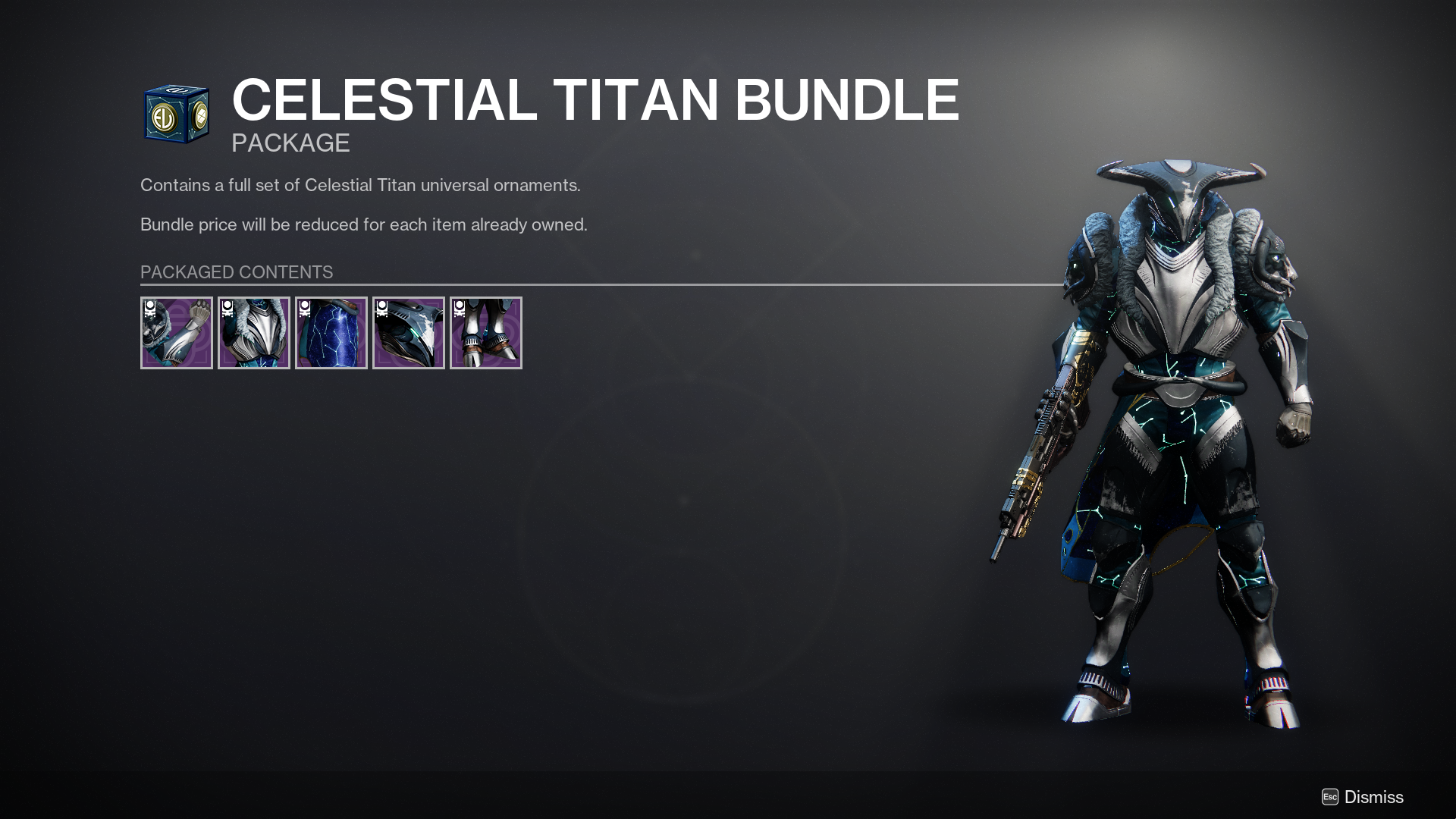Click the blue package cube icon
Viewport: 1456px width, 819px height.
(x=176, y=114)
